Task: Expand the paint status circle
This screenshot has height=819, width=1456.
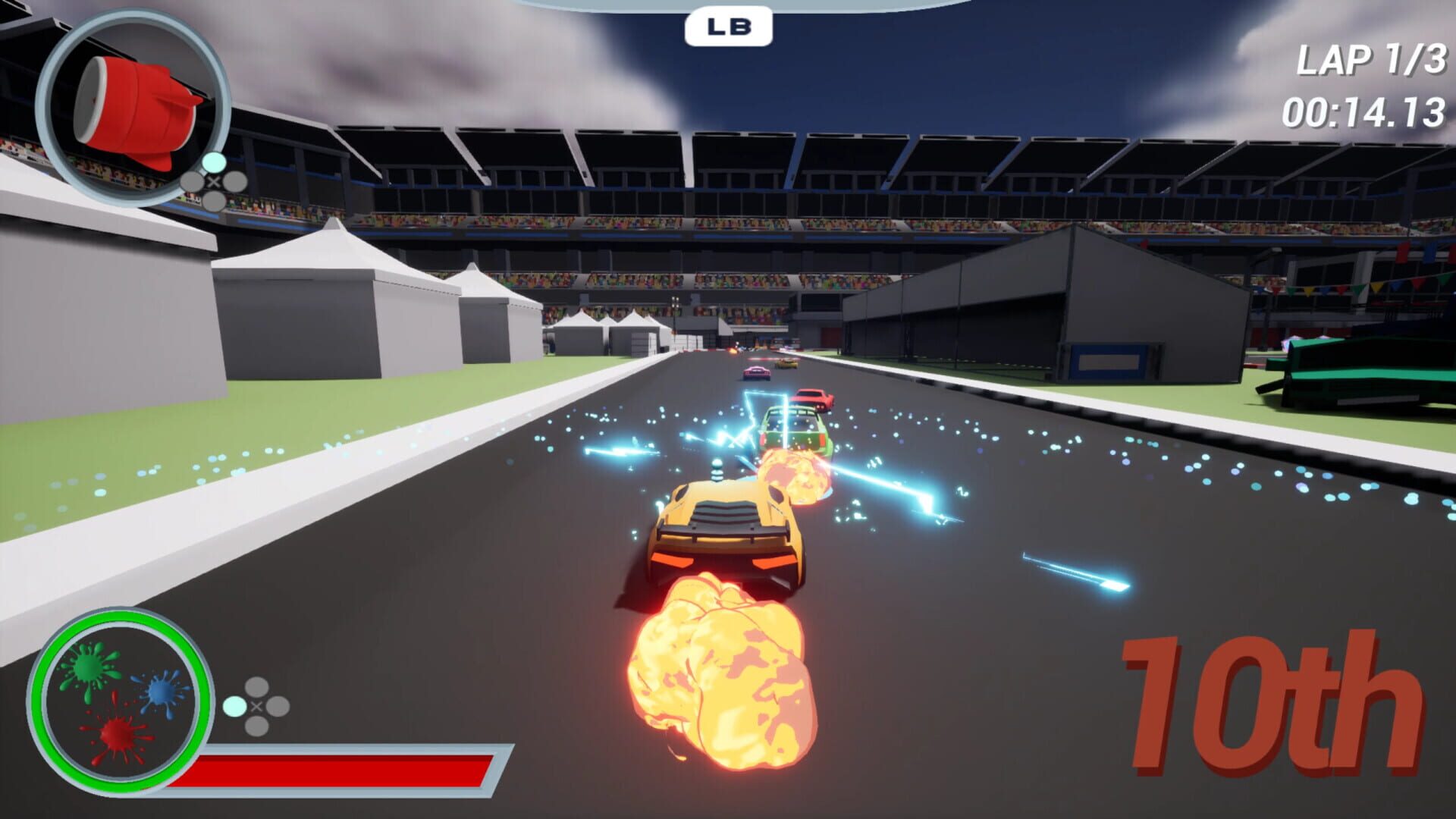Action: [x=121, y=701]
